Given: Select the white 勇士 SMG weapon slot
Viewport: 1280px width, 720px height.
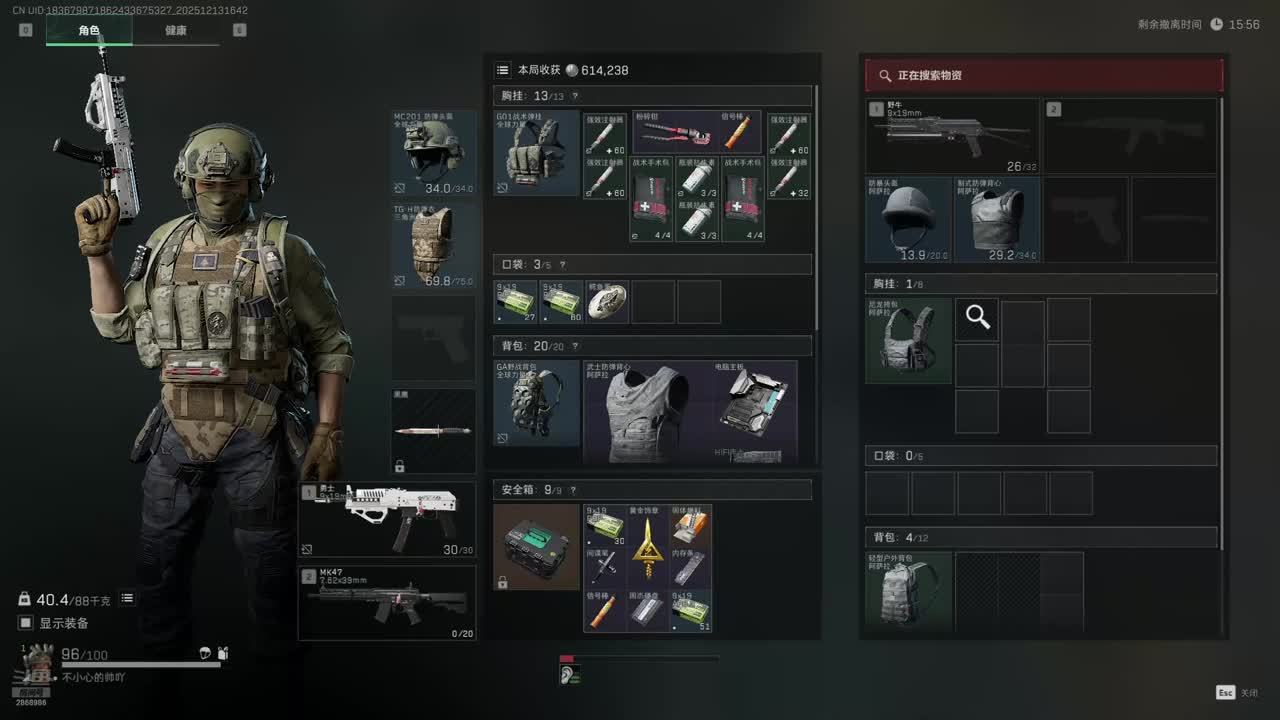Looking at the screenshot, I should pyautogui.click(x=387, y=520).
